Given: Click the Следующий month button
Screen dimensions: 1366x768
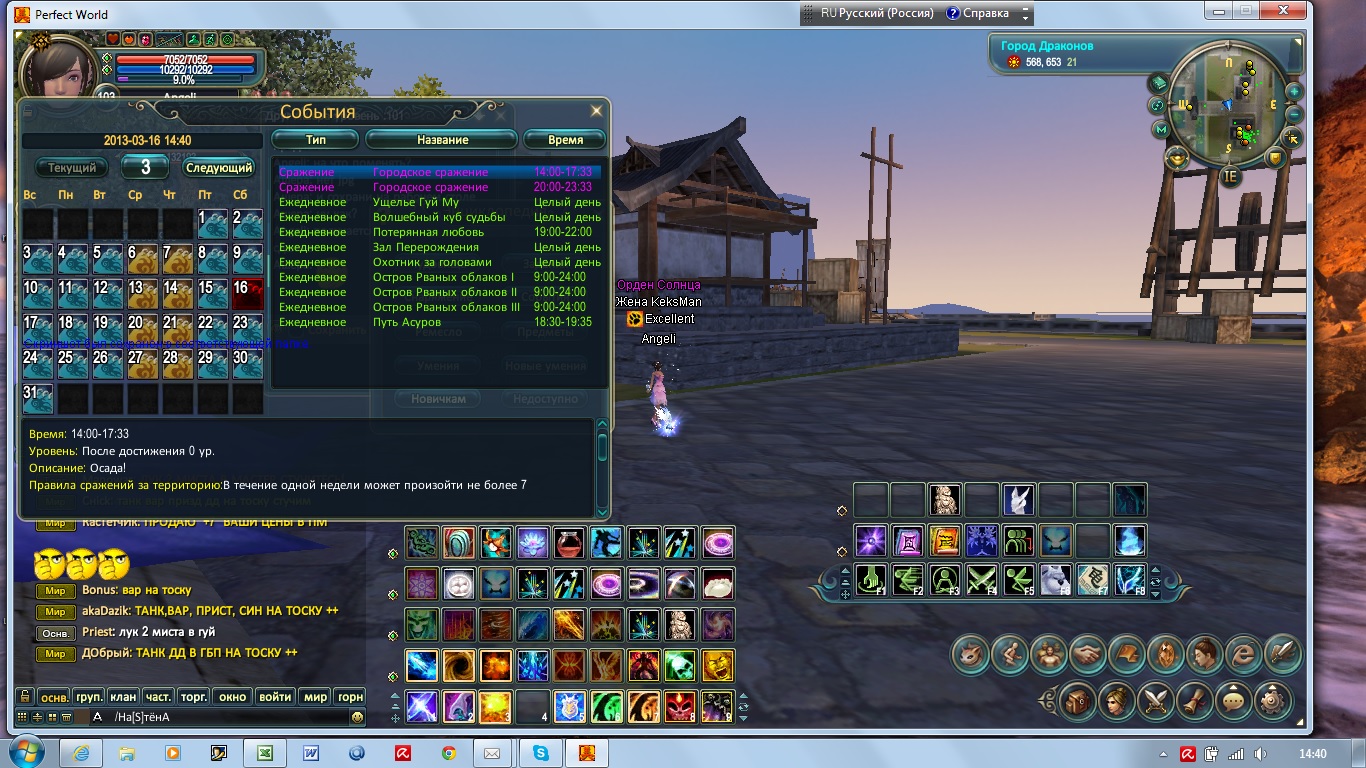Looking at the screenshot, I should coord(219,168).
